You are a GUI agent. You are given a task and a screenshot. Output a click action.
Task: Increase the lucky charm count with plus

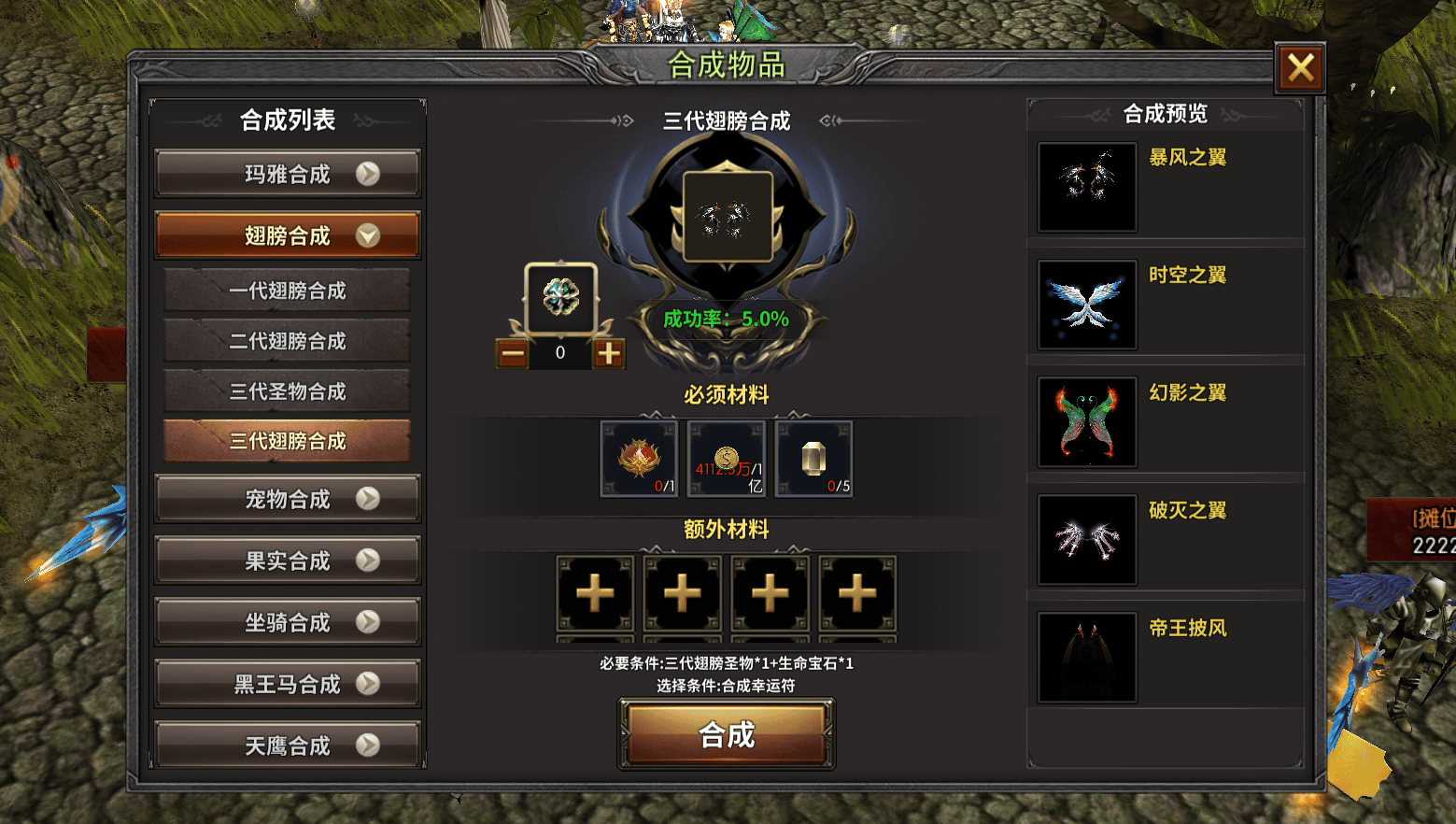pos(609,353)
